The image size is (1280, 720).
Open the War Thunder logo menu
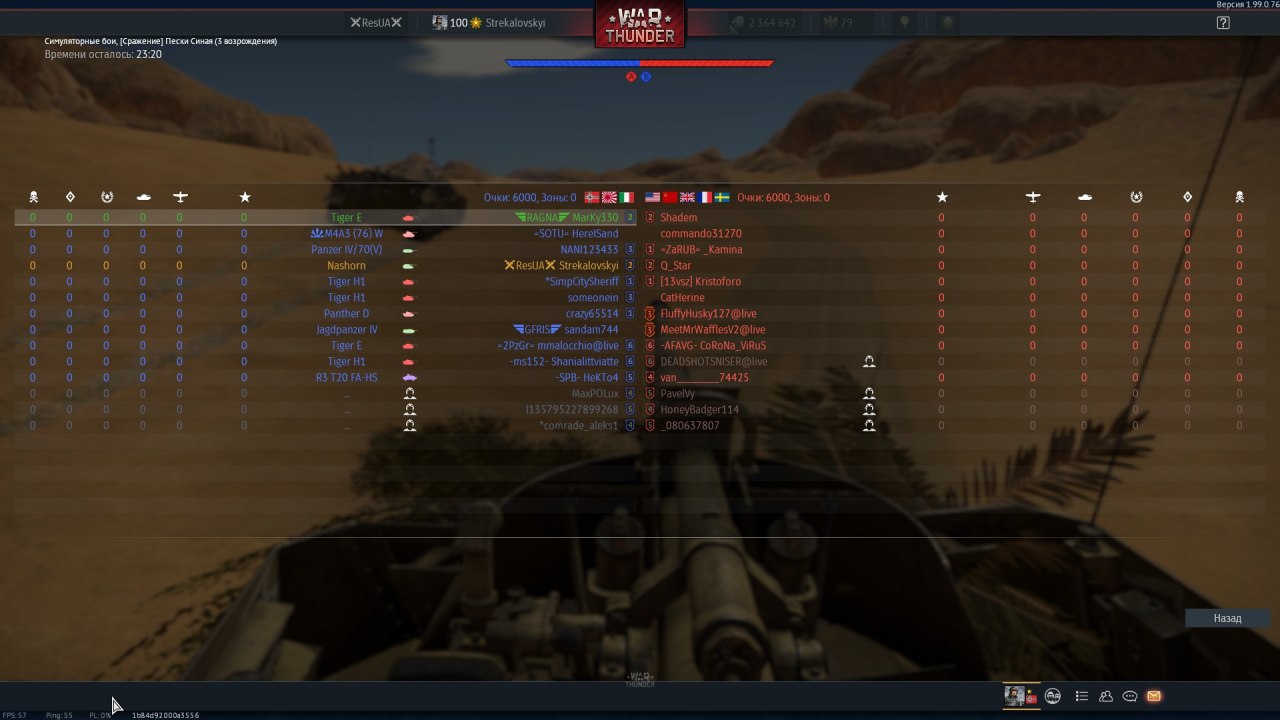[640, 25]
